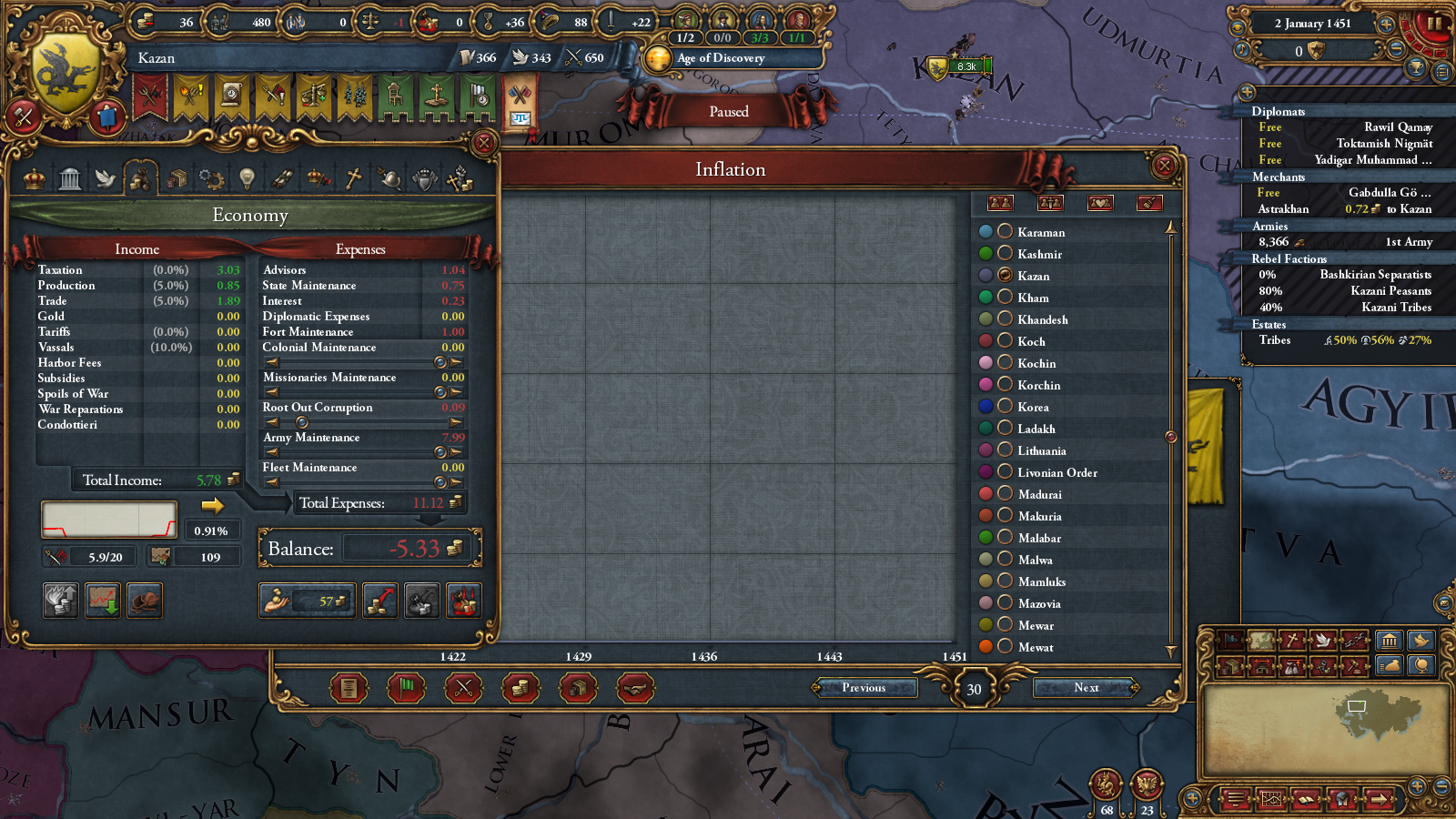The width and height of the screenshot is (1456, 819).
Task: Clear ledger filters with the brush icon
Action: [1151, 204]
